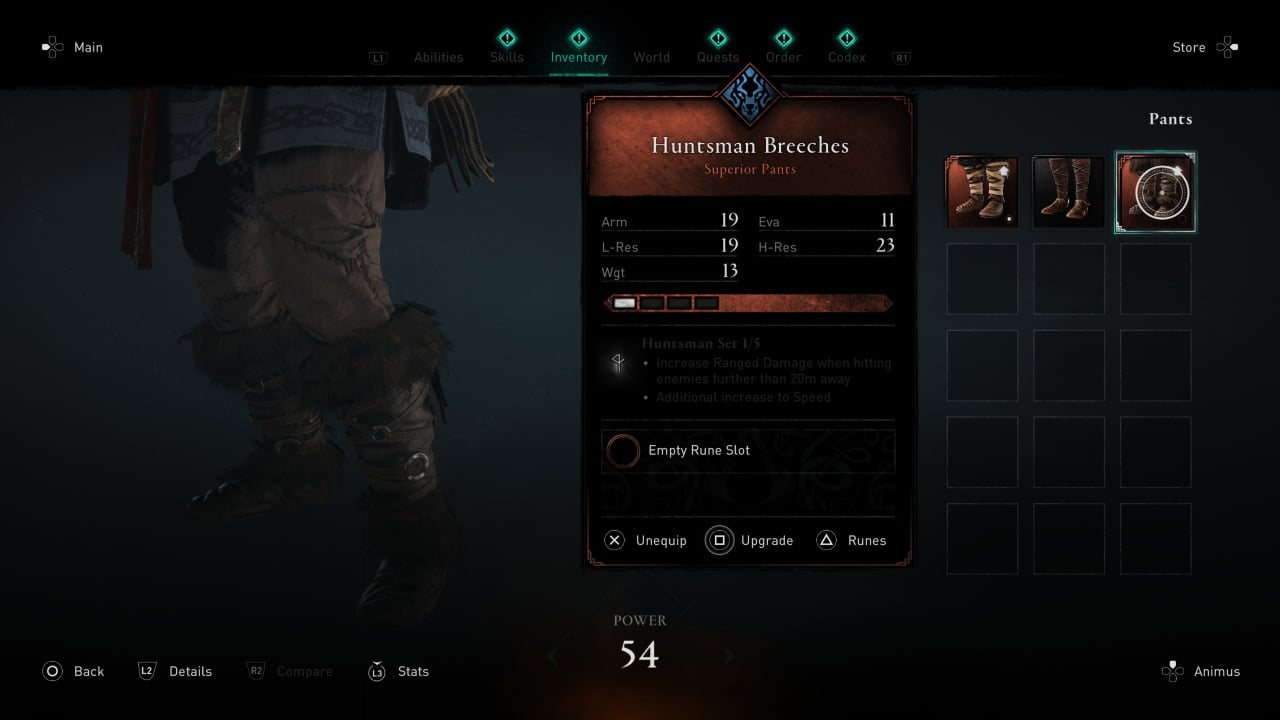This screenshot has width=1280, height=720.
Task: Select the highlighted Huntsman Breeches slot
Action: [1155, 192]
